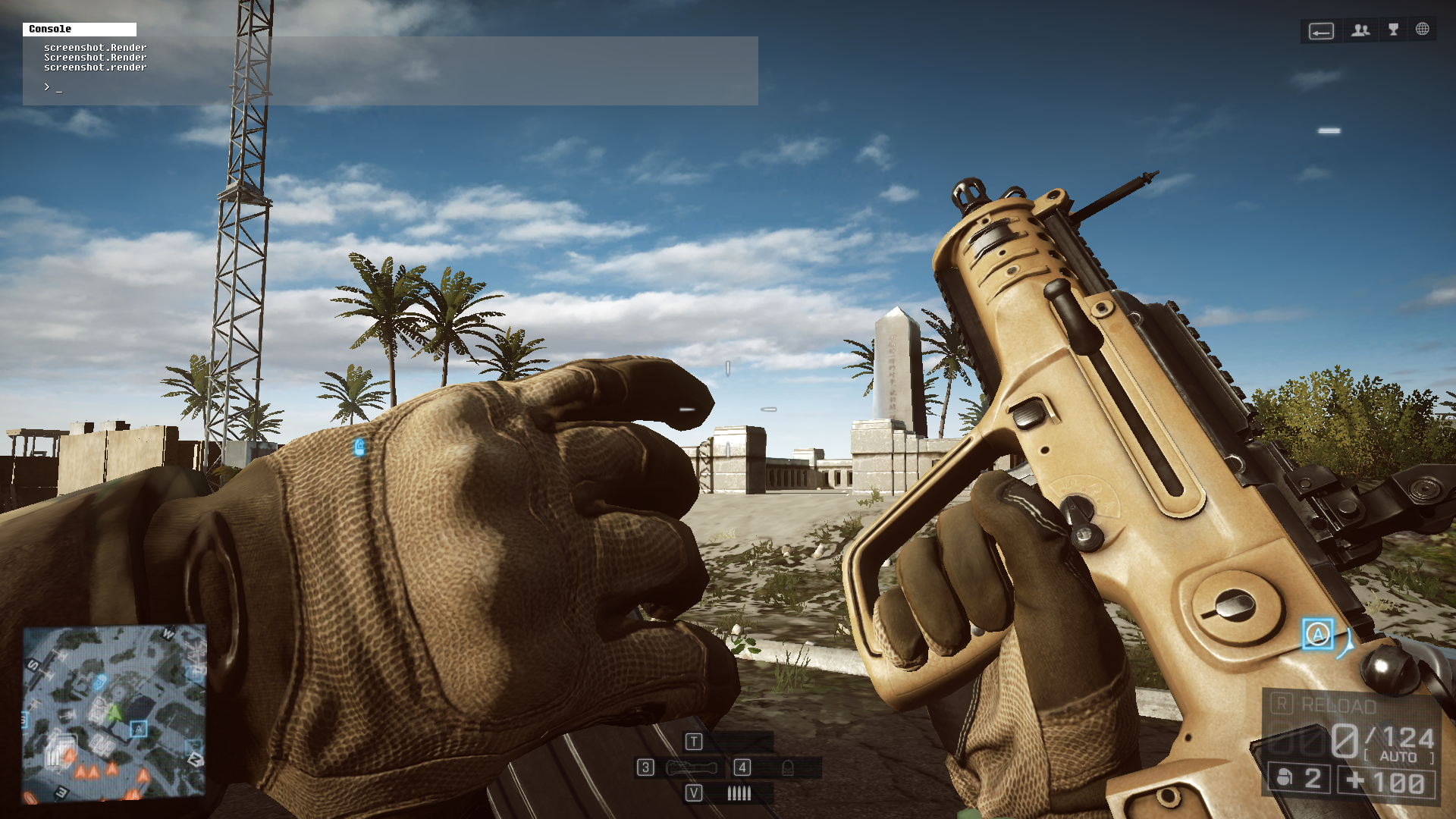
Task: Open the squad members icon
Action: [1360, 30]
